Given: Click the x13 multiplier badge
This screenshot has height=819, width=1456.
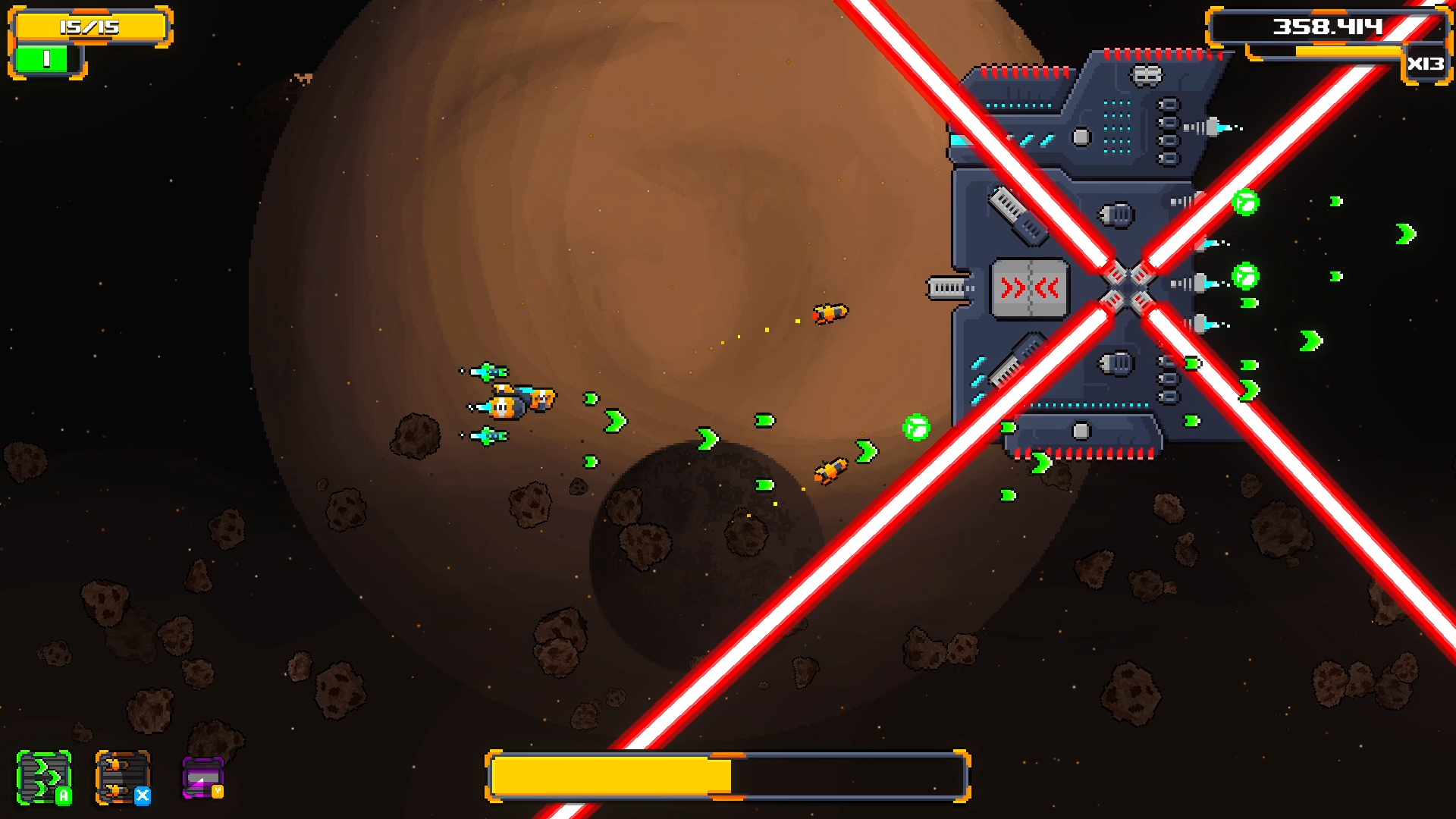Looking at the screenshot, I should coord(1427,65).
